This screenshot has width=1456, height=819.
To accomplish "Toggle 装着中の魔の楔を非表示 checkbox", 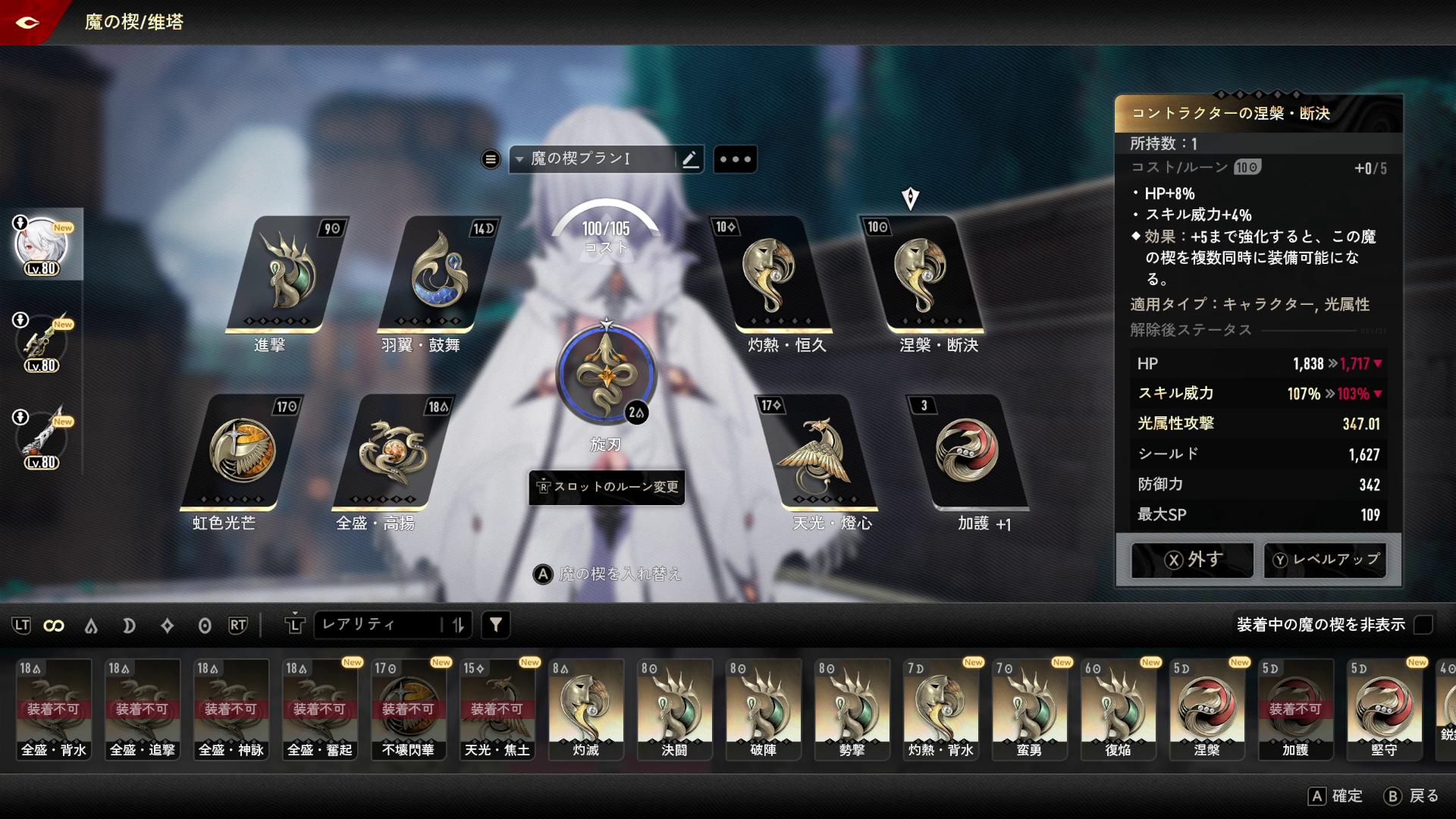I will [1423, 625].
